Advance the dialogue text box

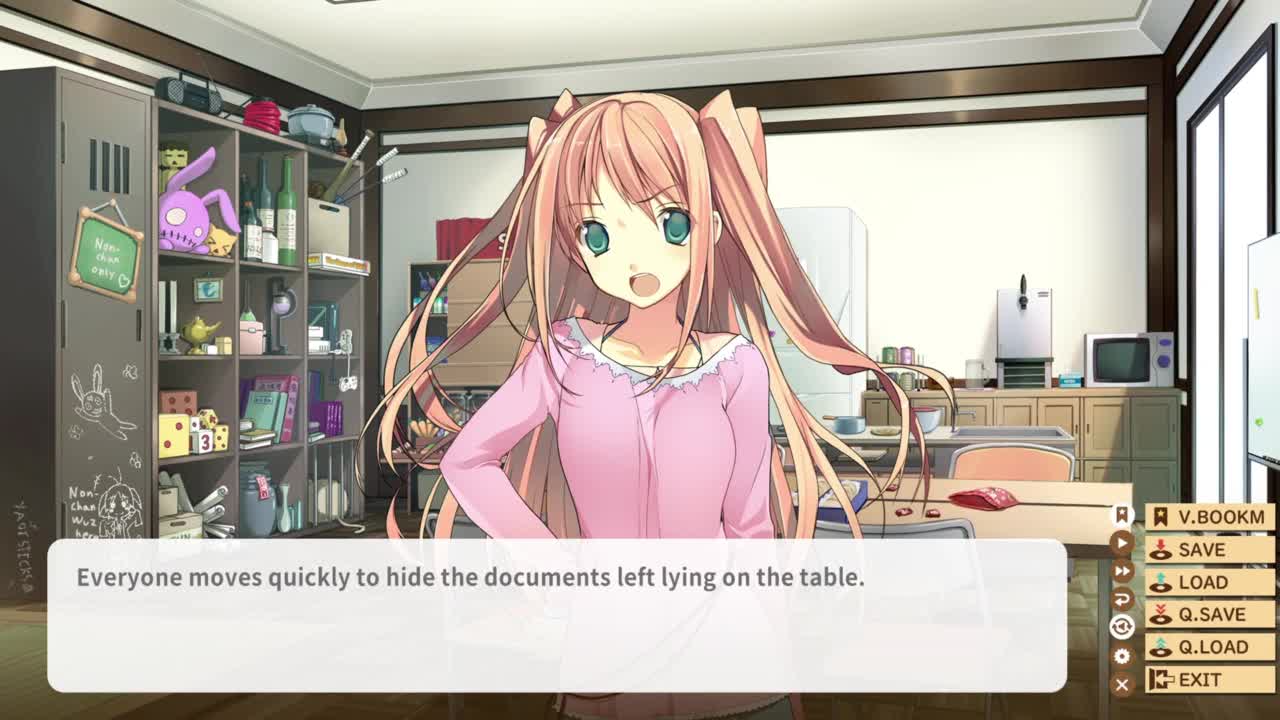coord(556,616)
